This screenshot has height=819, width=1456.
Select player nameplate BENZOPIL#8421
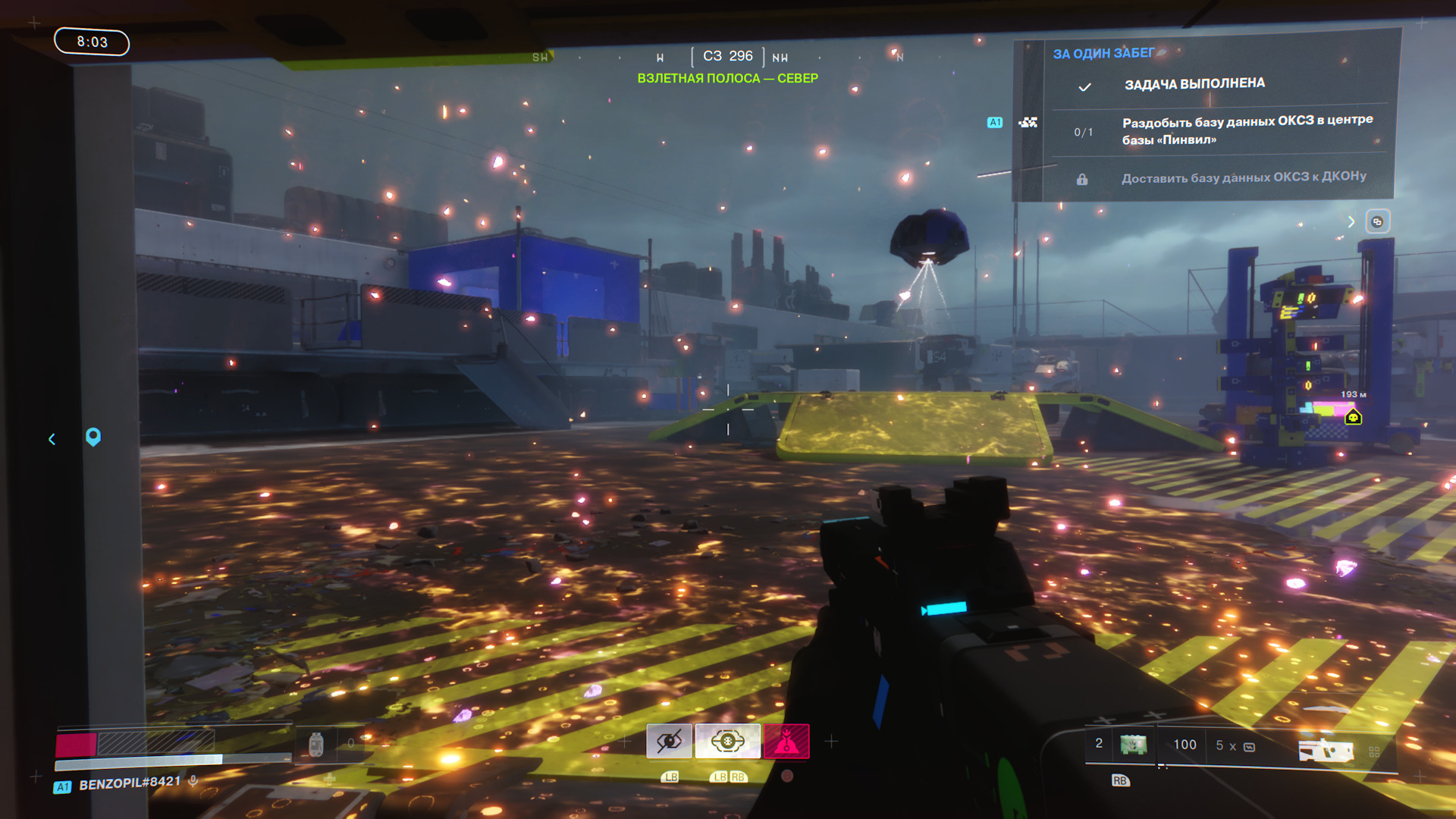pyautogui.click(x=130, y=783)
